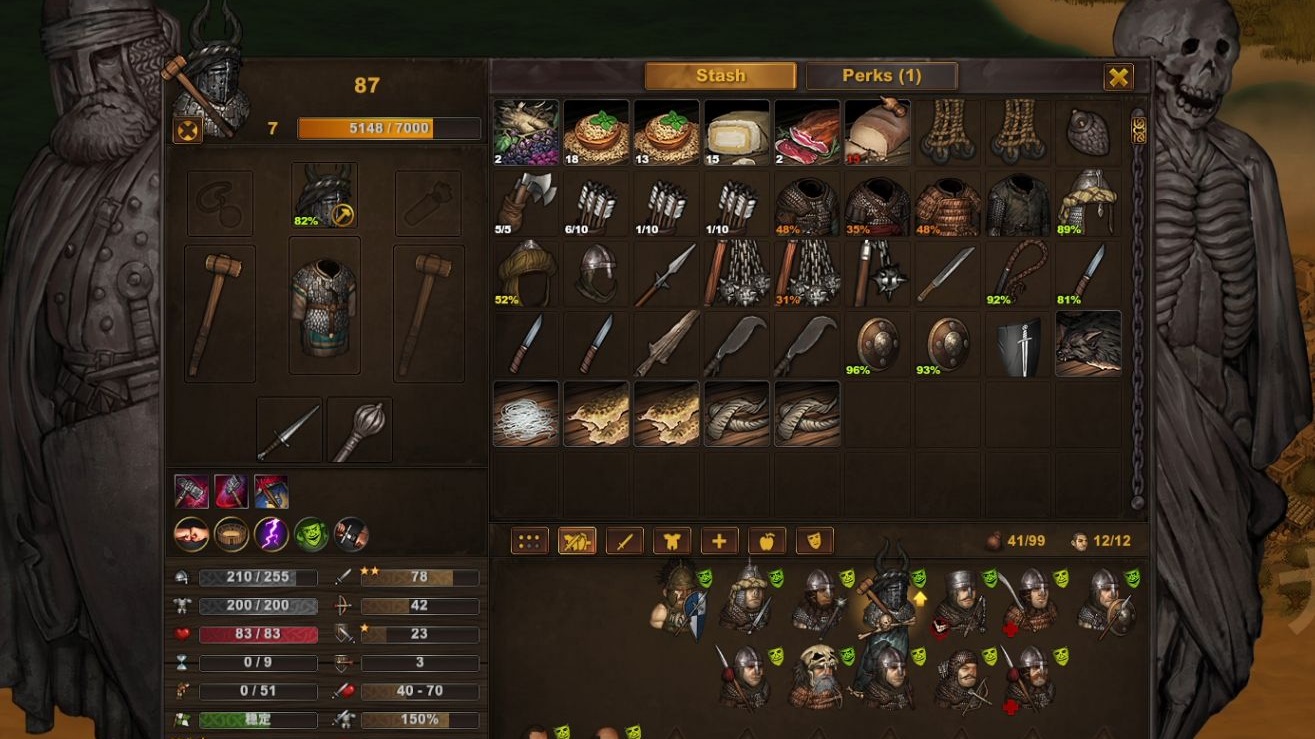The width and height of the screenshot is (1315, 739).
Task: Select the cheese stack with 15 left
Action: pyautogui.click(x=737, y=132)
